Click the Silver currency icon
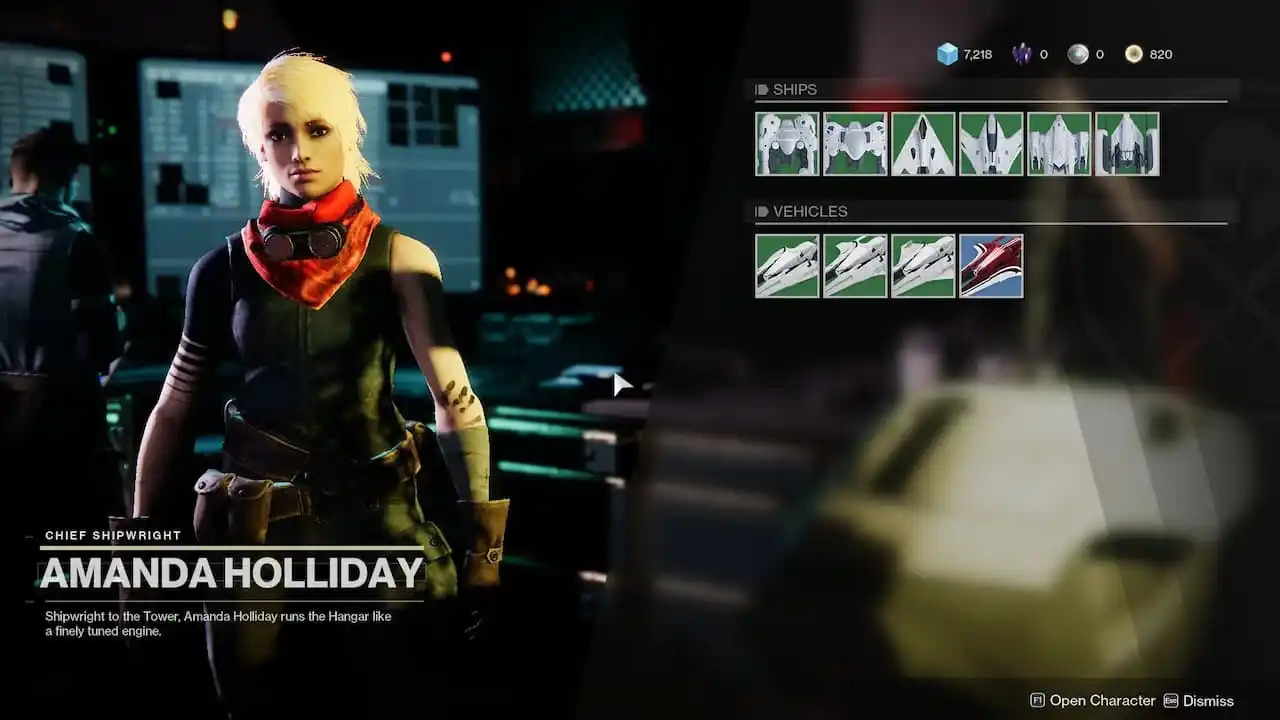 1078,53
